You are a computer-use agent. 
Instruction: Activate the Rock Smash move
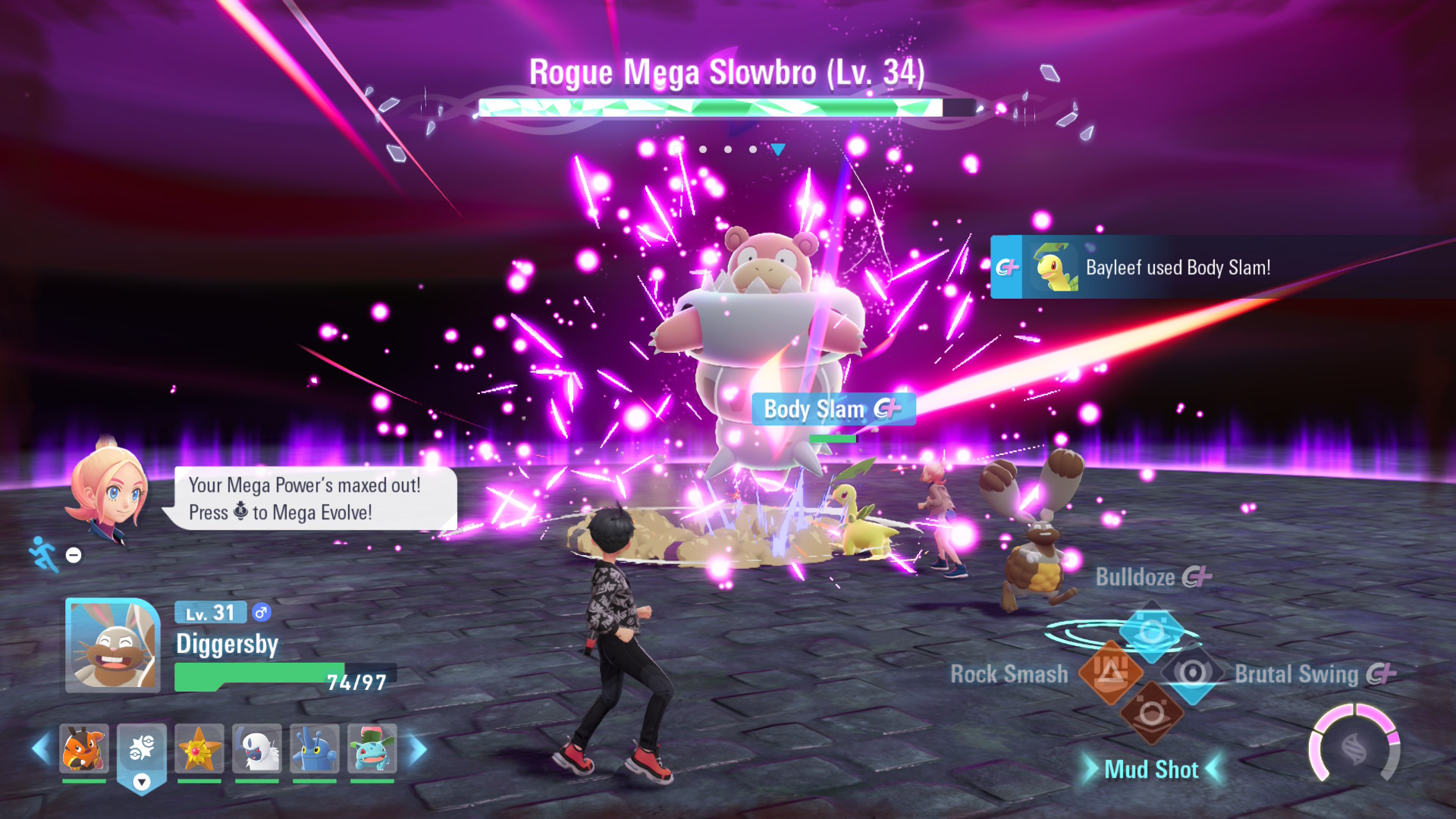pos(1110,672)
